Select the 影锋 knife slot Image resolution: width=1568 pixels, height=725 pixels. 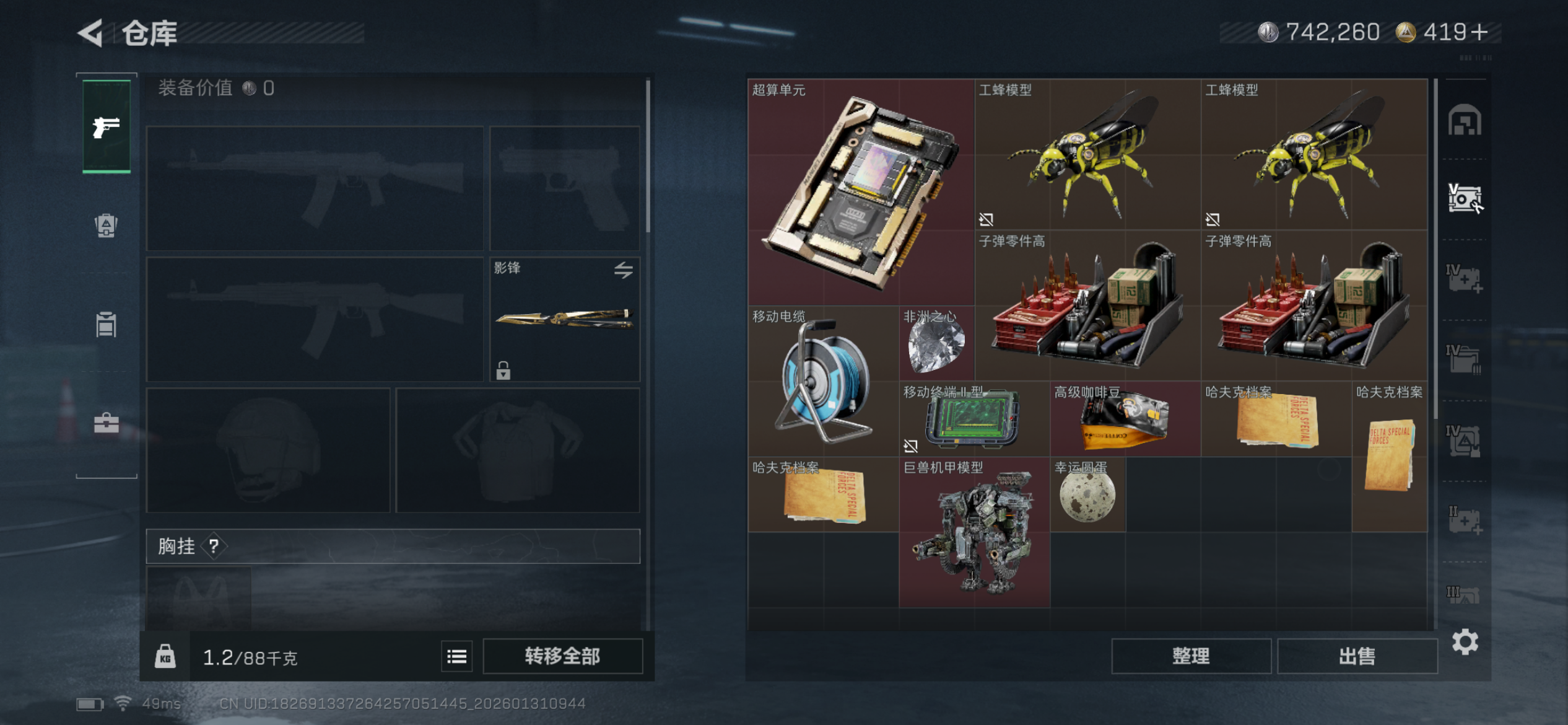565,319
